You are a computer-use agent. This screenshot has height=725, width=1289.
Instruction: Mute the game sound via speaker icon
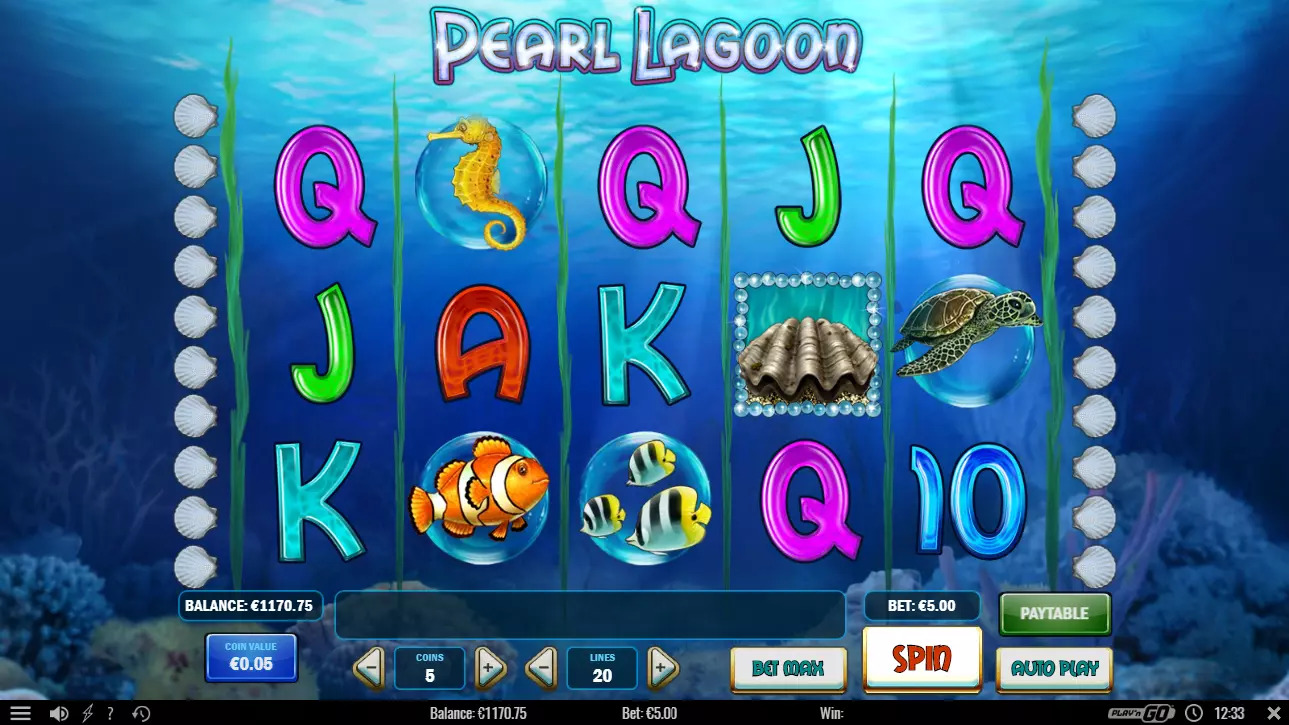59,713
